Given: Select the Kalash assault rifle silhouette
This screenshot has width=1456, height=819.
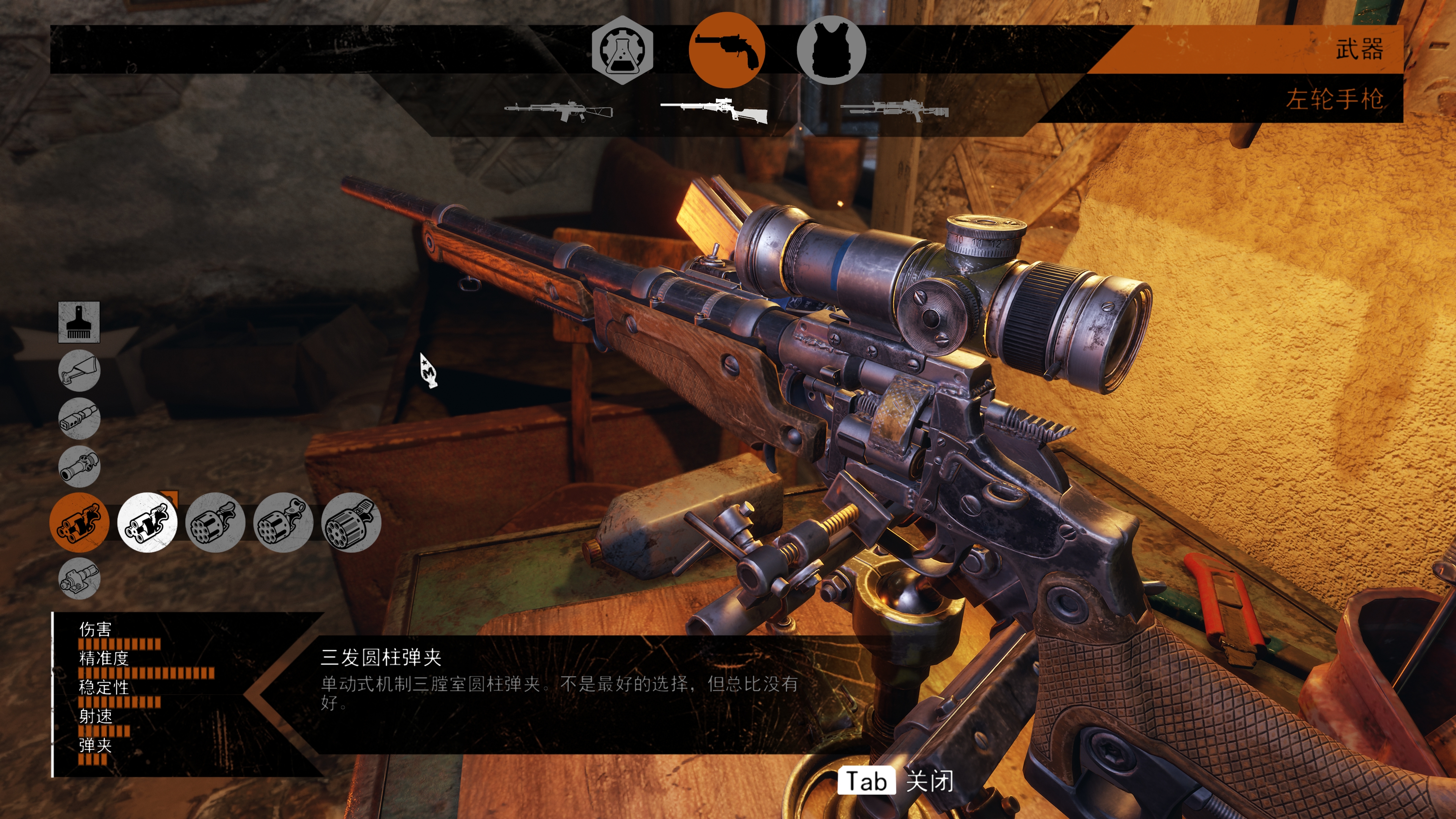Looking at the screenshot, I should 559,110.
